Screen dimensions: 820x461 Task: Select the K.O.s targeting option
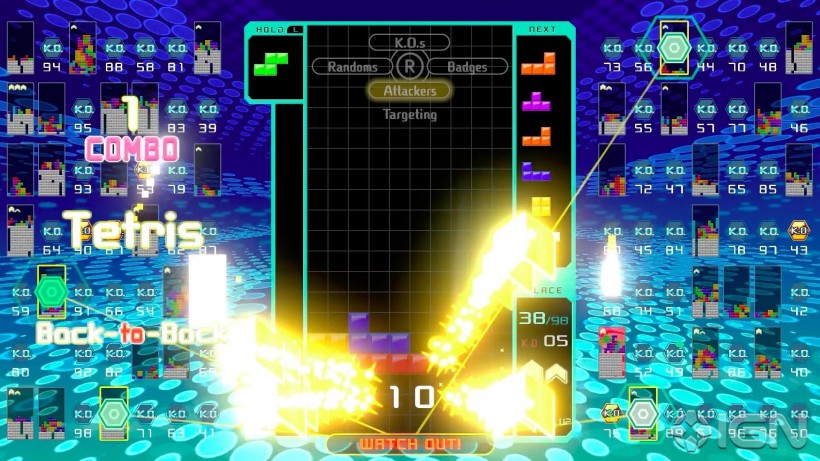[409, 42]
